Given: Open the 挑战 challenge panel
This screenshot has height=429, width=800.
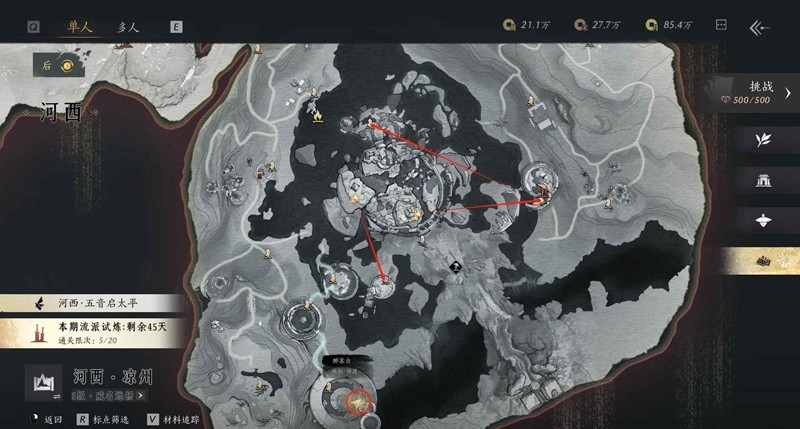Looking at the screenshot, I should 763,92.
